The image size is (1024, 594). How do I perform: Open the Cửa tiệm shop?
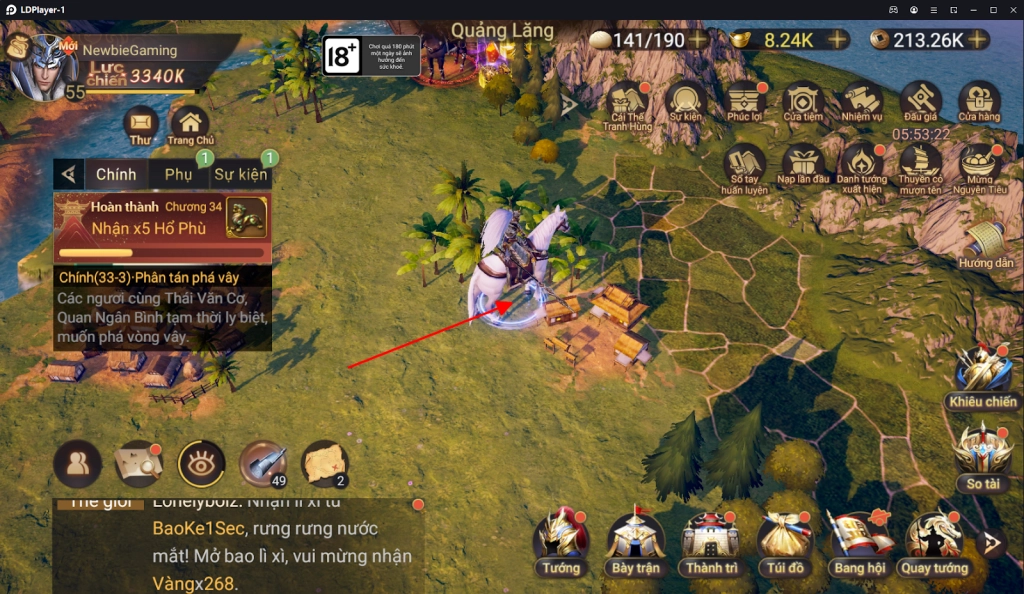pos(803,101)
